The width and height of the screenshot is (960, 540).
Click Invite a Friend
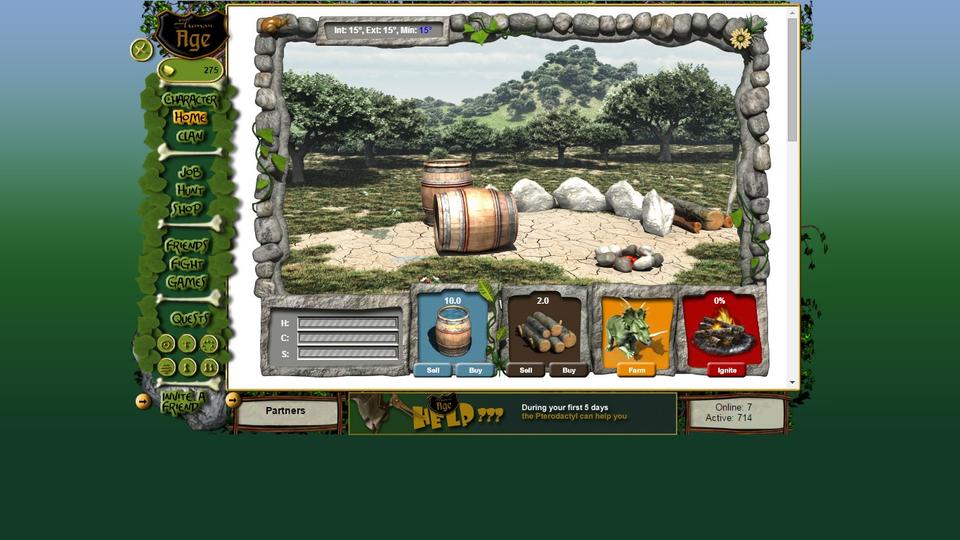click(x=183, y=401)
